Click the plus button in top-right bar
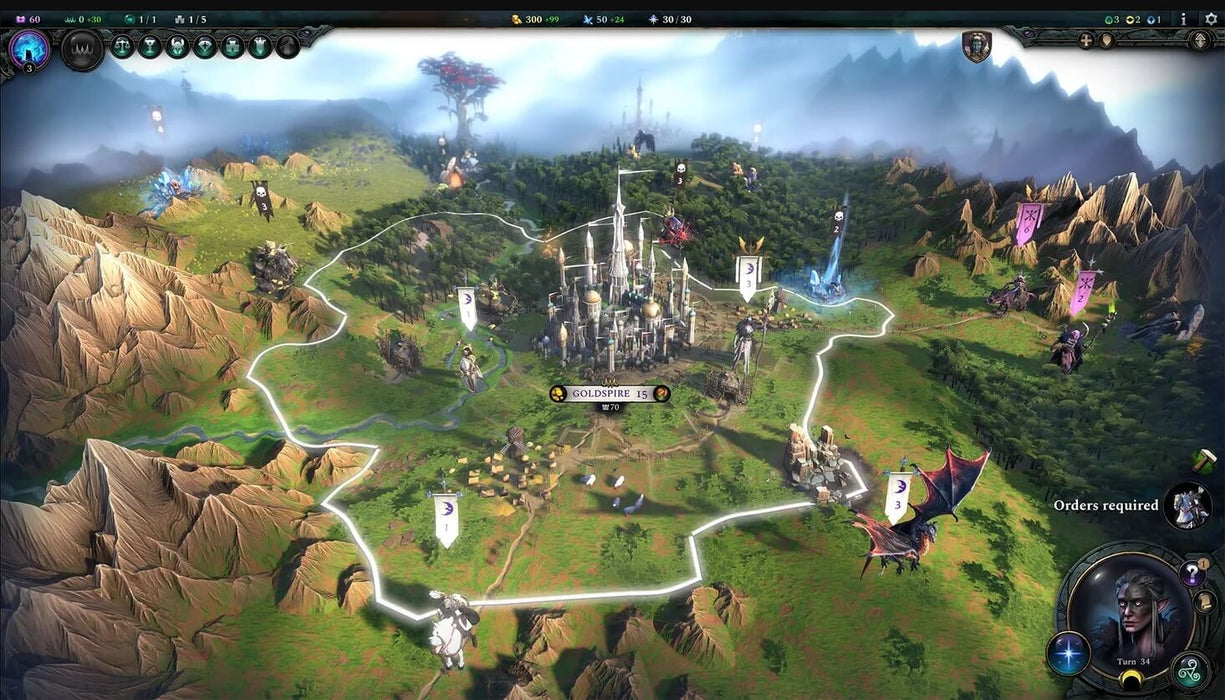The height and width of the screenshot is (700, 1225). [1086, 41]
